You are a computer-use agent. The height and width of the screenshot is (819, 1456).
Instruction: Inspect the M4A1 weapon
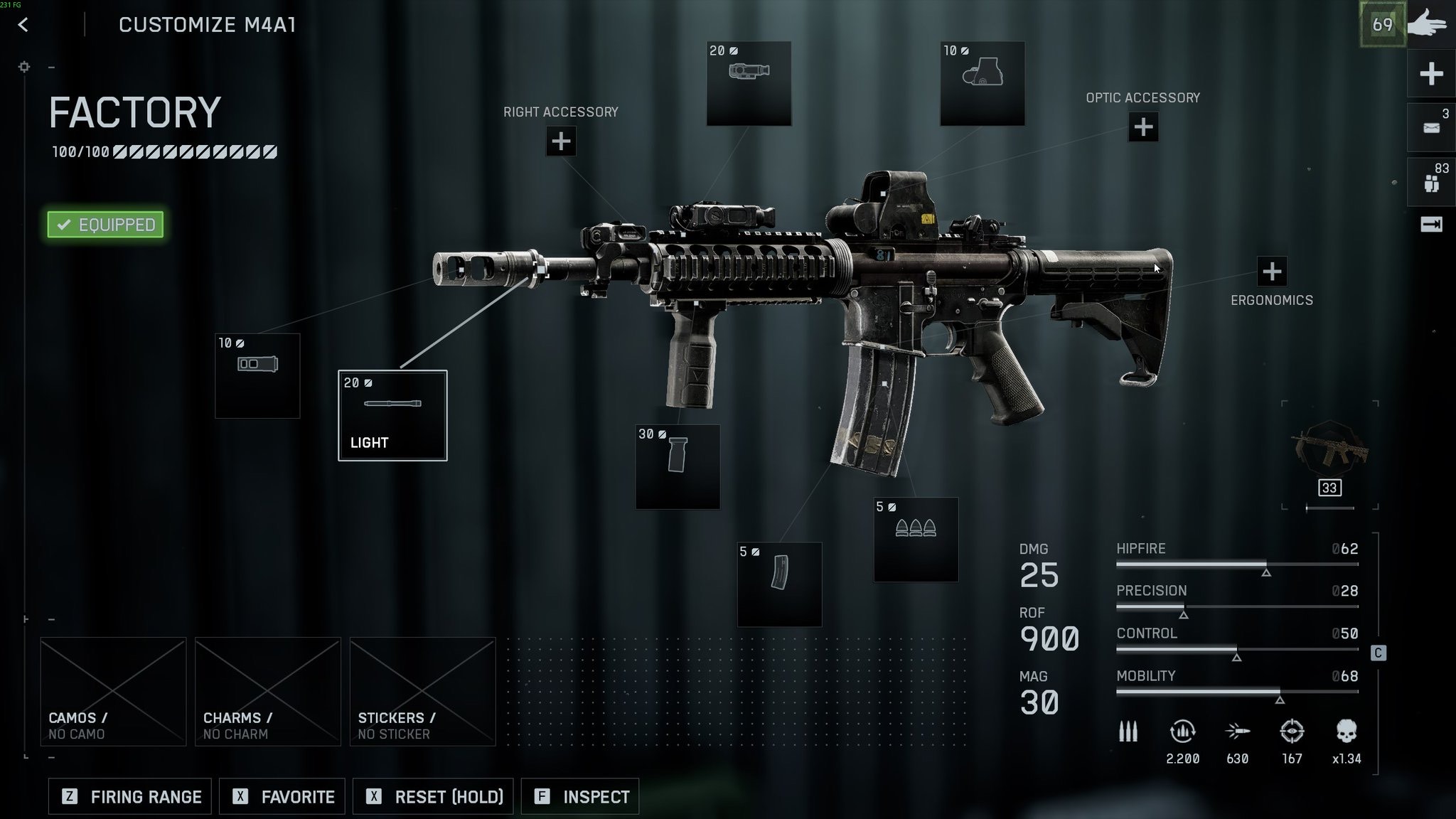click(x=580, y=796)
